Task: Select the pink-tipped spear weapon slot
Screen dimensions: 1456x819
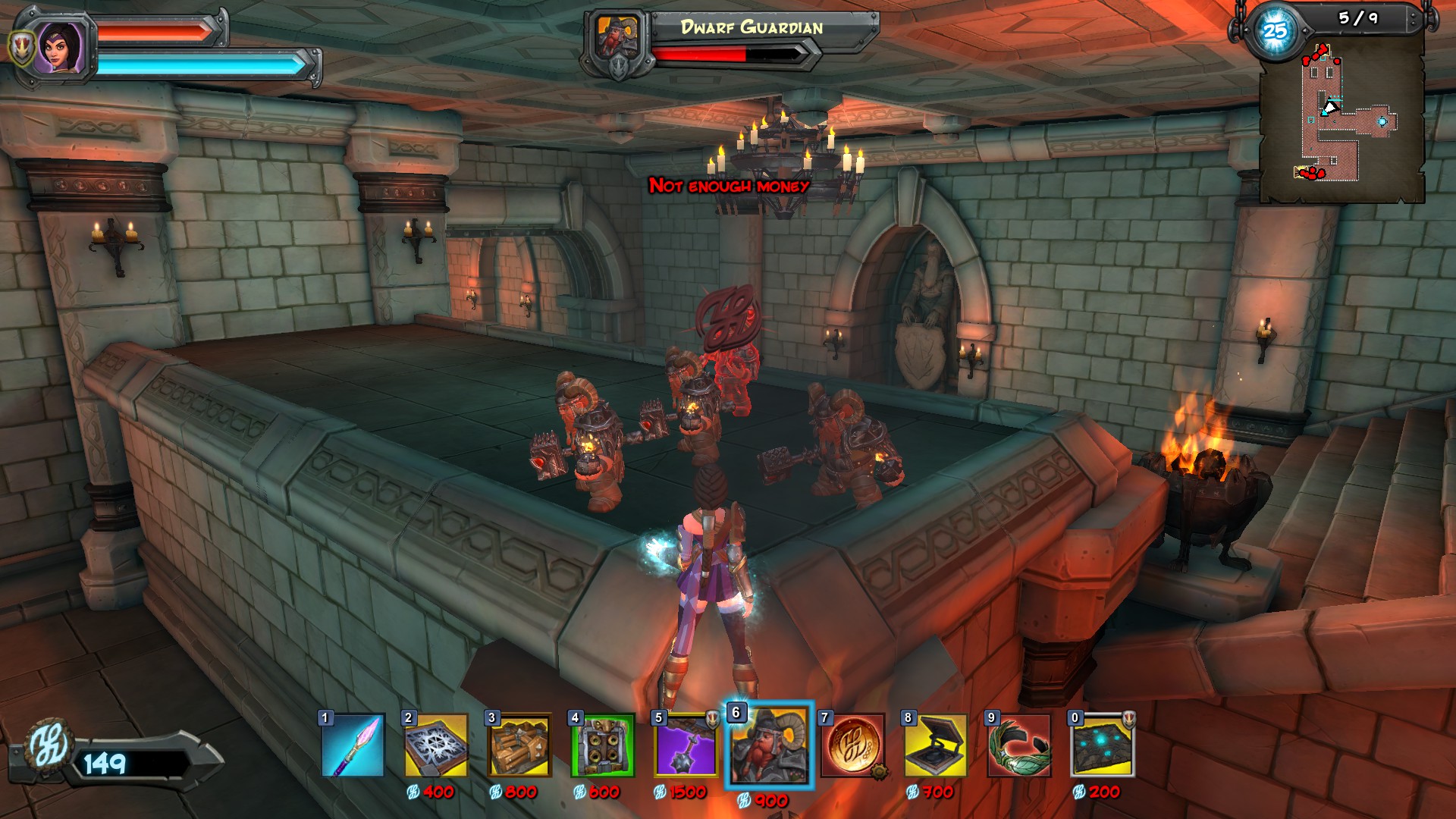Action: 353,745
